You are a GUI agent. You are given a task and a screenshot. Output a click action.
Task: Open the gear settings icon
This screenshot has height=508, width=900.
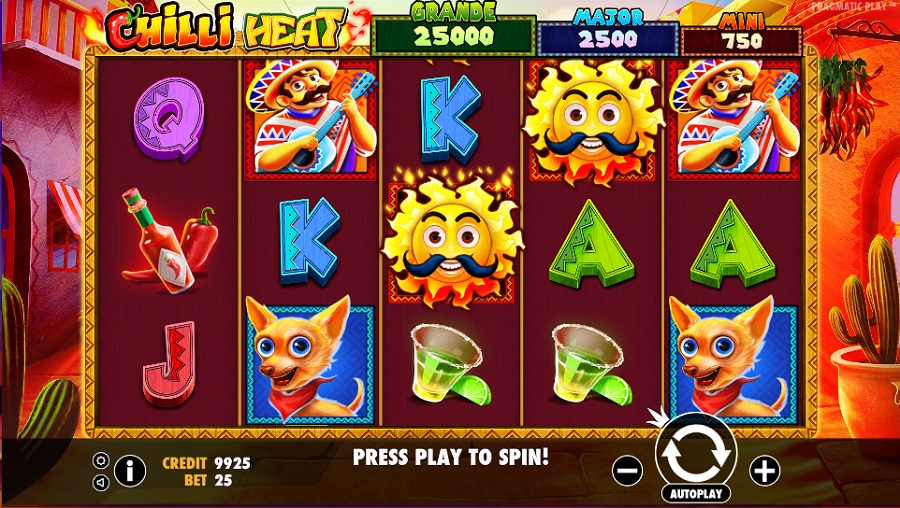click(100, 460)
